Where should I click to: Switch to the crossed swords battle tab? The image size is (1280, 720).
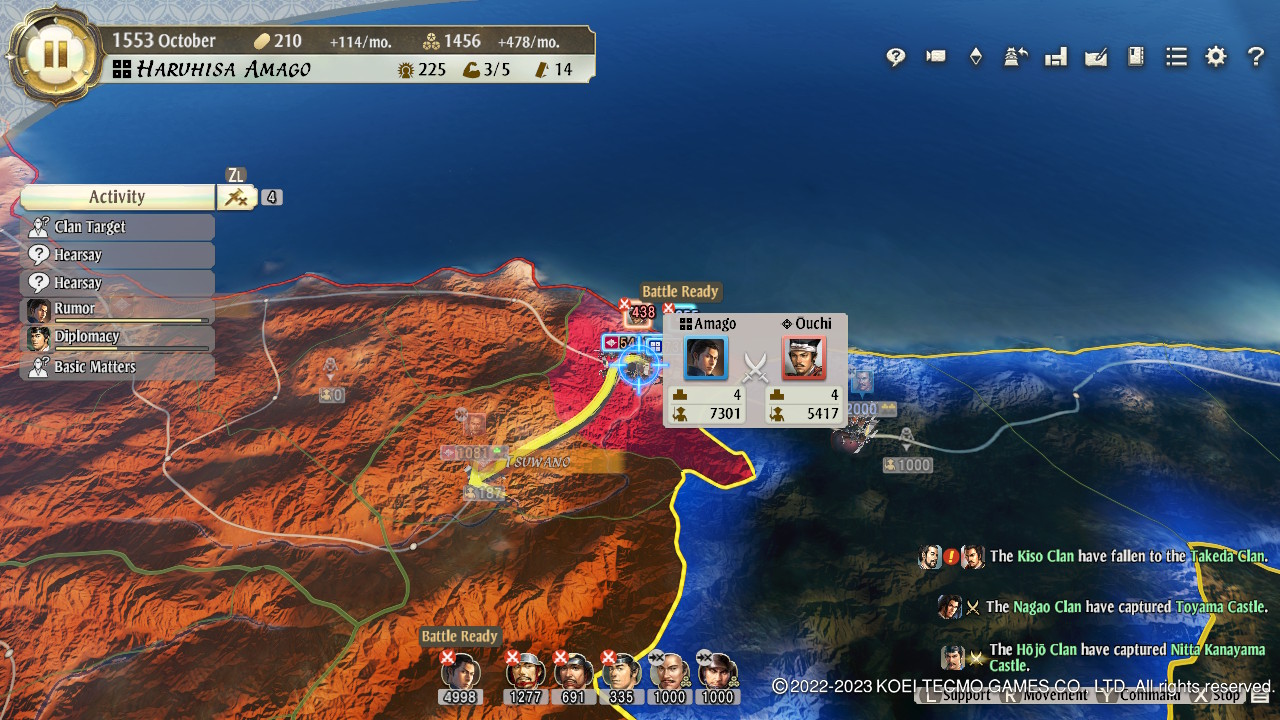tap(236, 197)
